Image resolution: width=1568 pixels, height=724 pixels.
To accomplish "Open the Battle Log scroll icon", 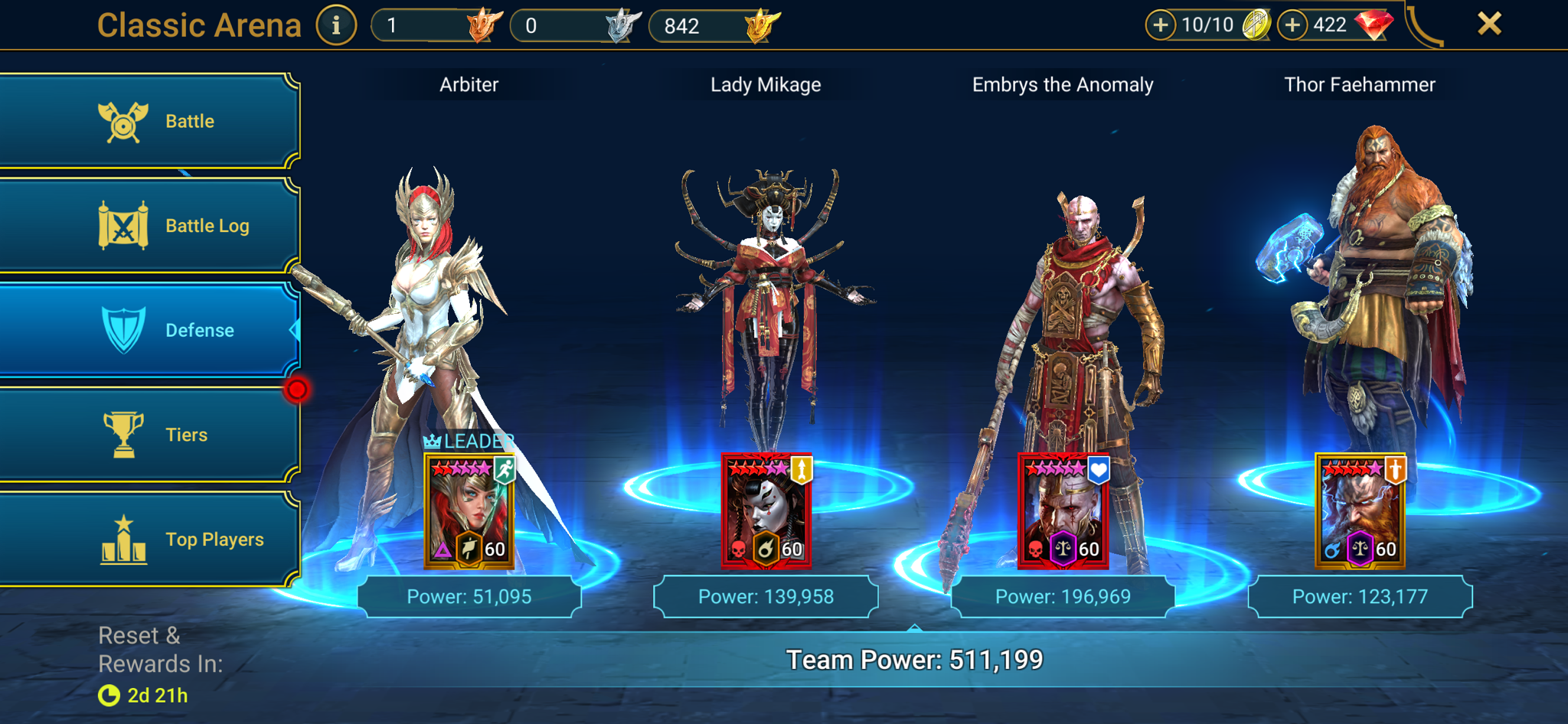I will point(122,225).
